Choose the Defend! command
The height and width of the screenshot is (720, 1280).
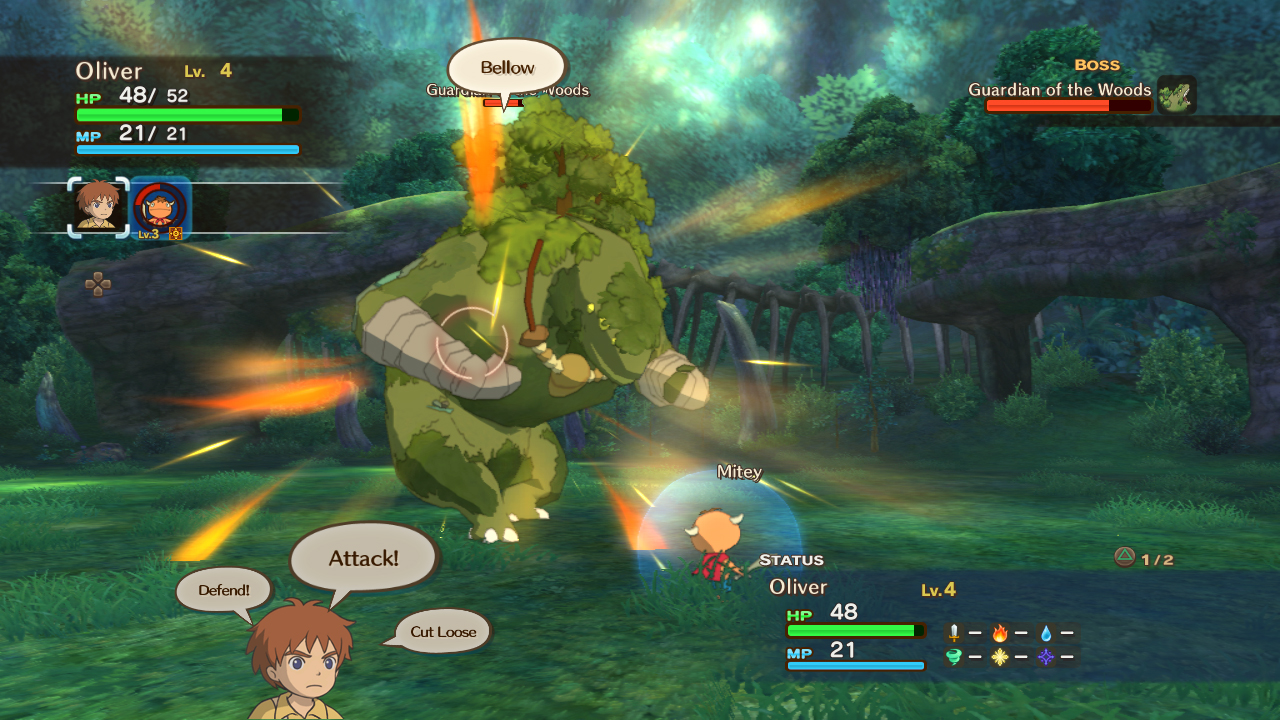(222, 590)
